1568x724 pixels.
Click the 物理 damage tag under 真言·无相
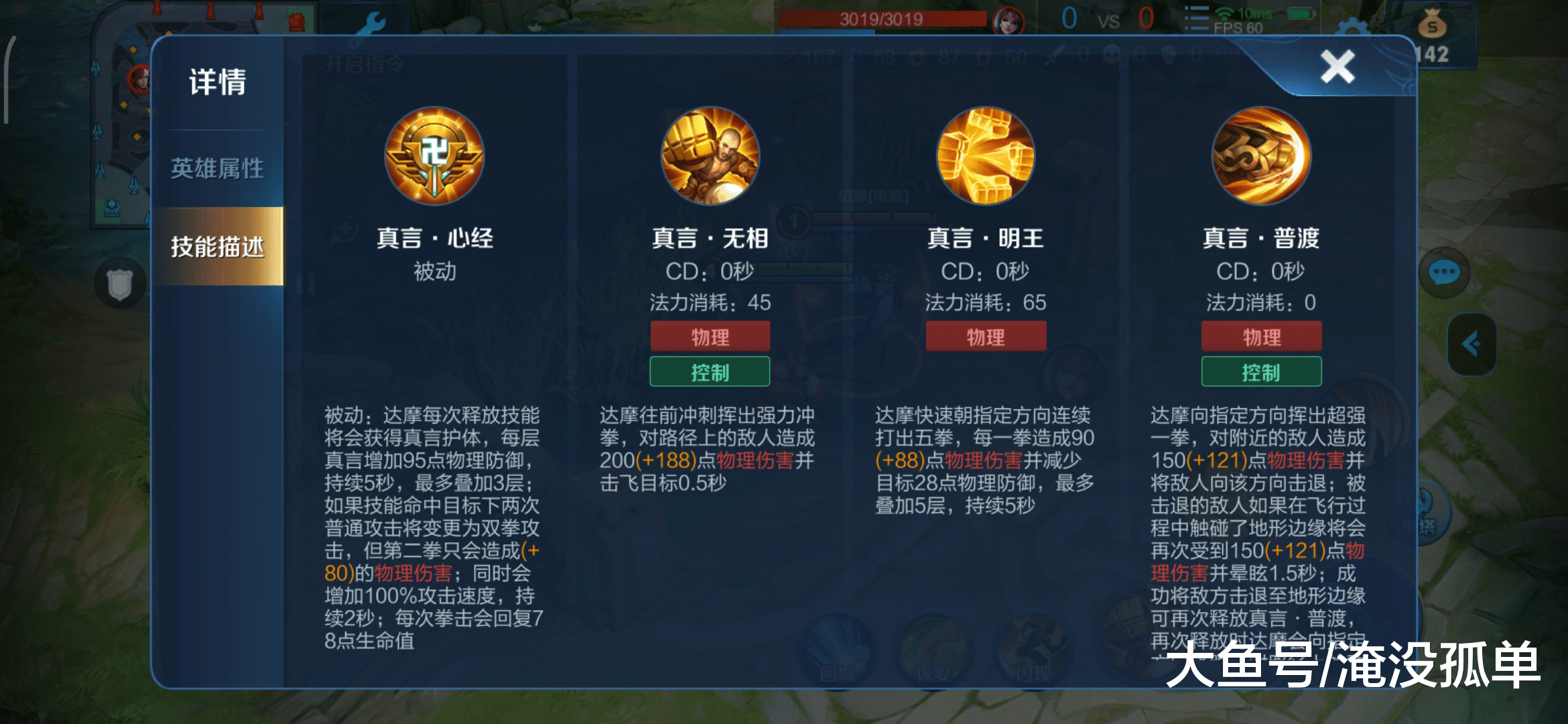point(710,337)
